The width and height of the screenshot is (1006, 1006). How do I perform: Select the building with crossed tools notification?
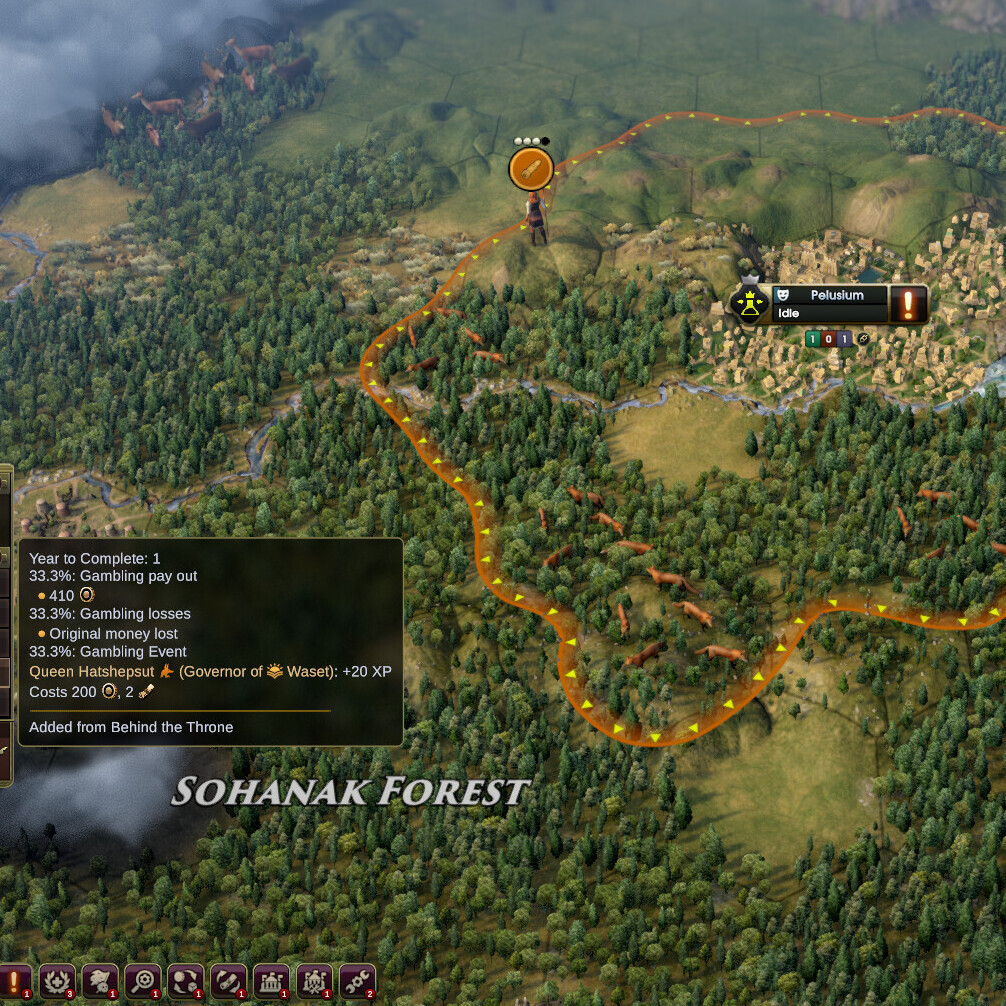315,982
